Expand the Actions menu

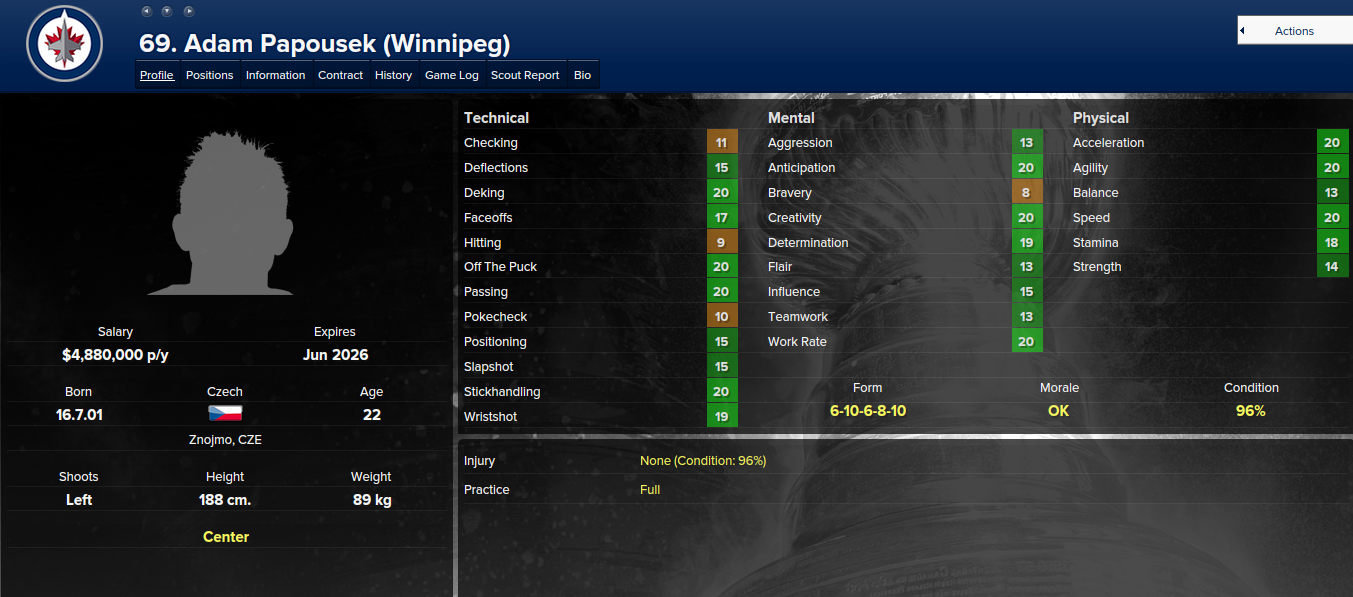click(x=1294, y=31)
